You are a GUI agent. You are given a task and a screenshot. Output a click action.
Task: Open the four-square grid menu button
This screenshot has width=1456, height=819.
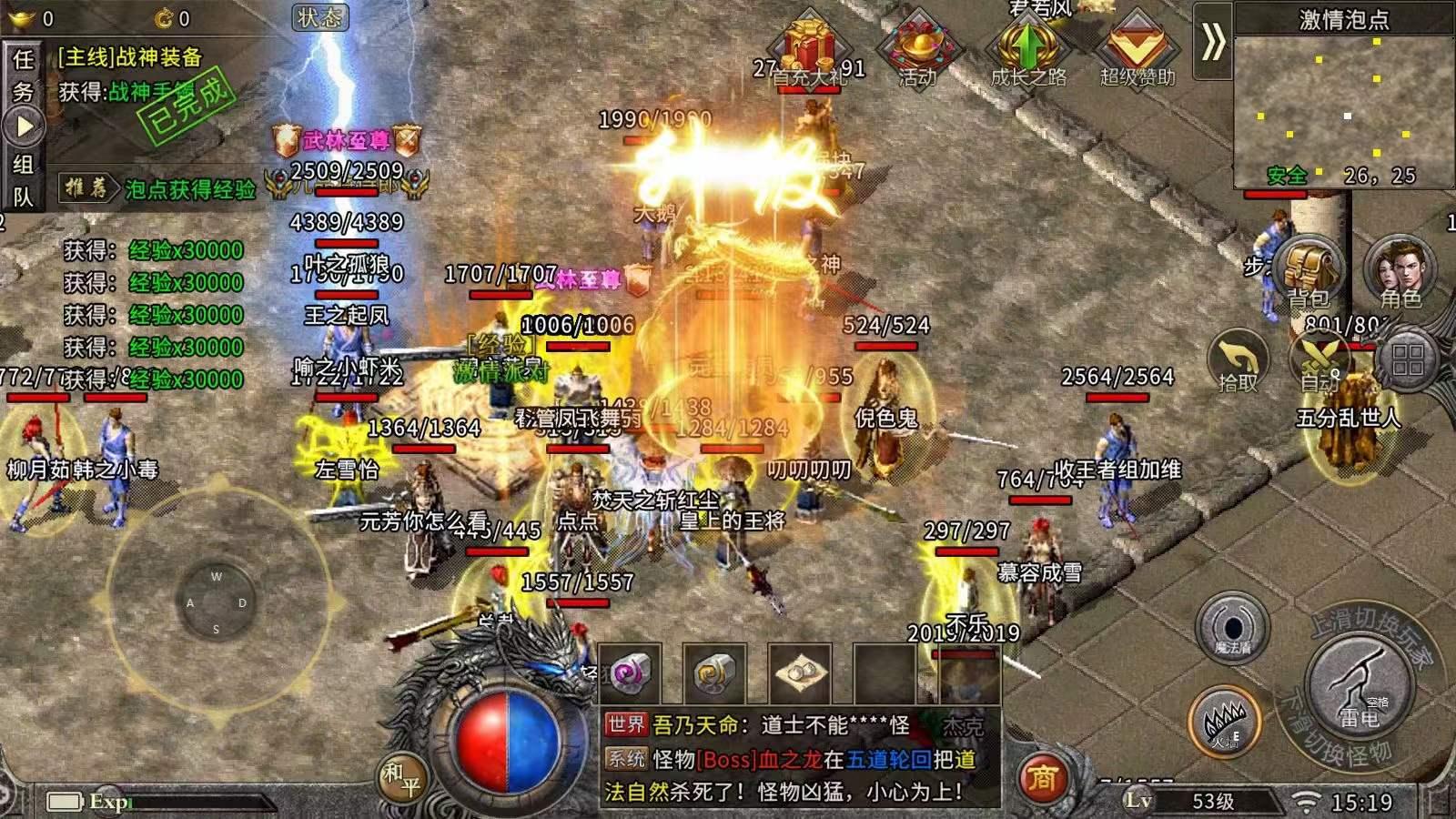pyautogui.click(x=1407, y=360)
